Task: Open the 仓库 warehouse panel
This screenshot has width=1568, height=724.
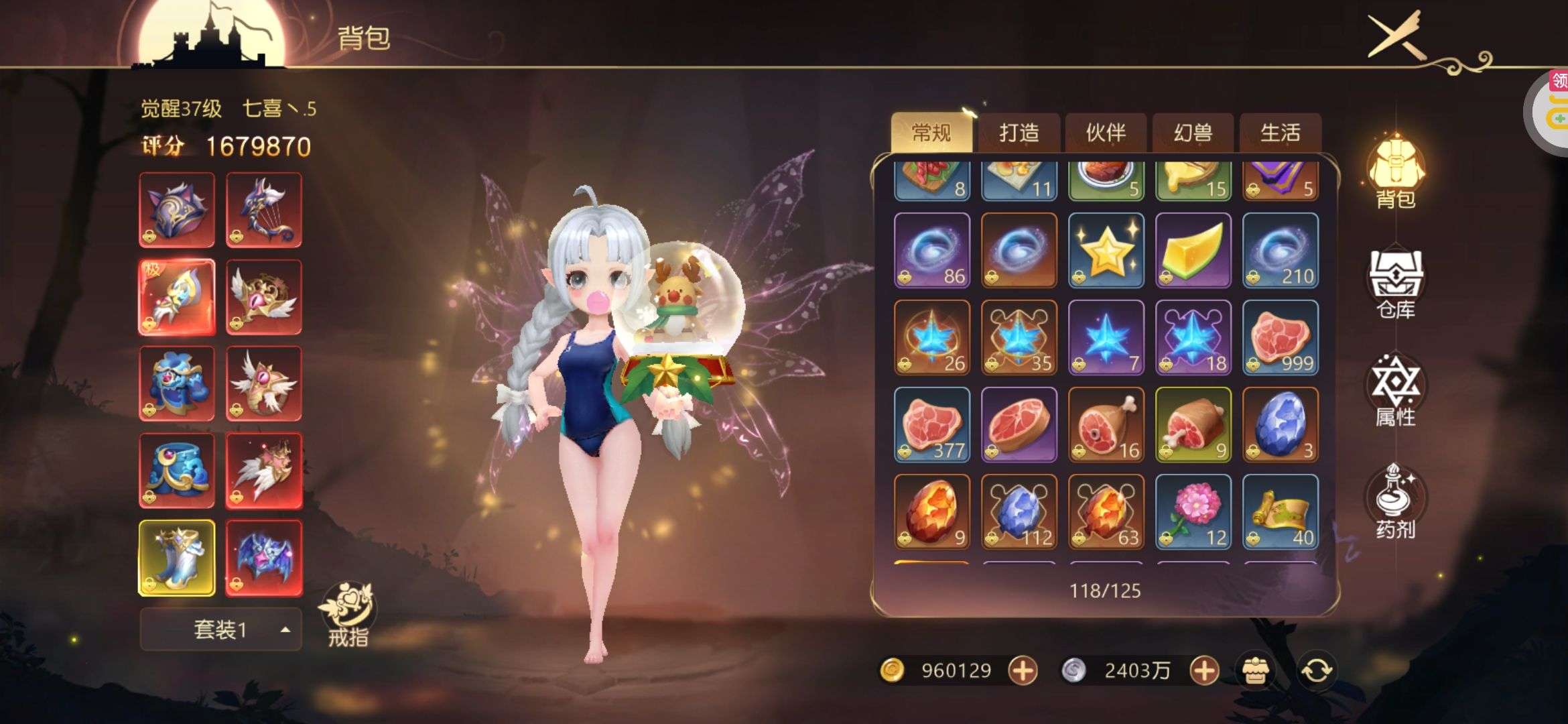Action: [1396, 284]
